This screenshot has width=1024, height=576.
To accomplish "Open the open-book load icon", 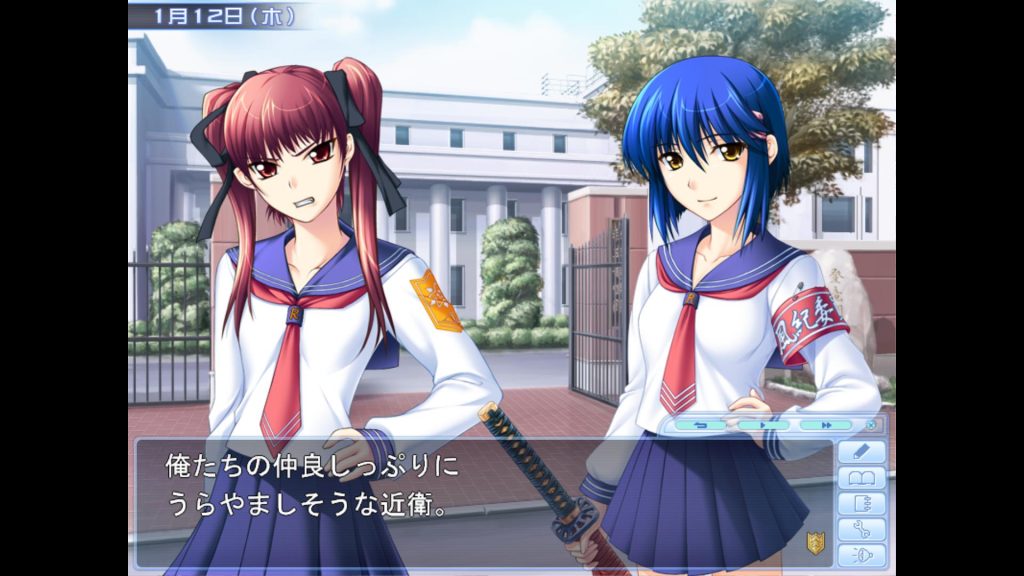I will 861,477.
